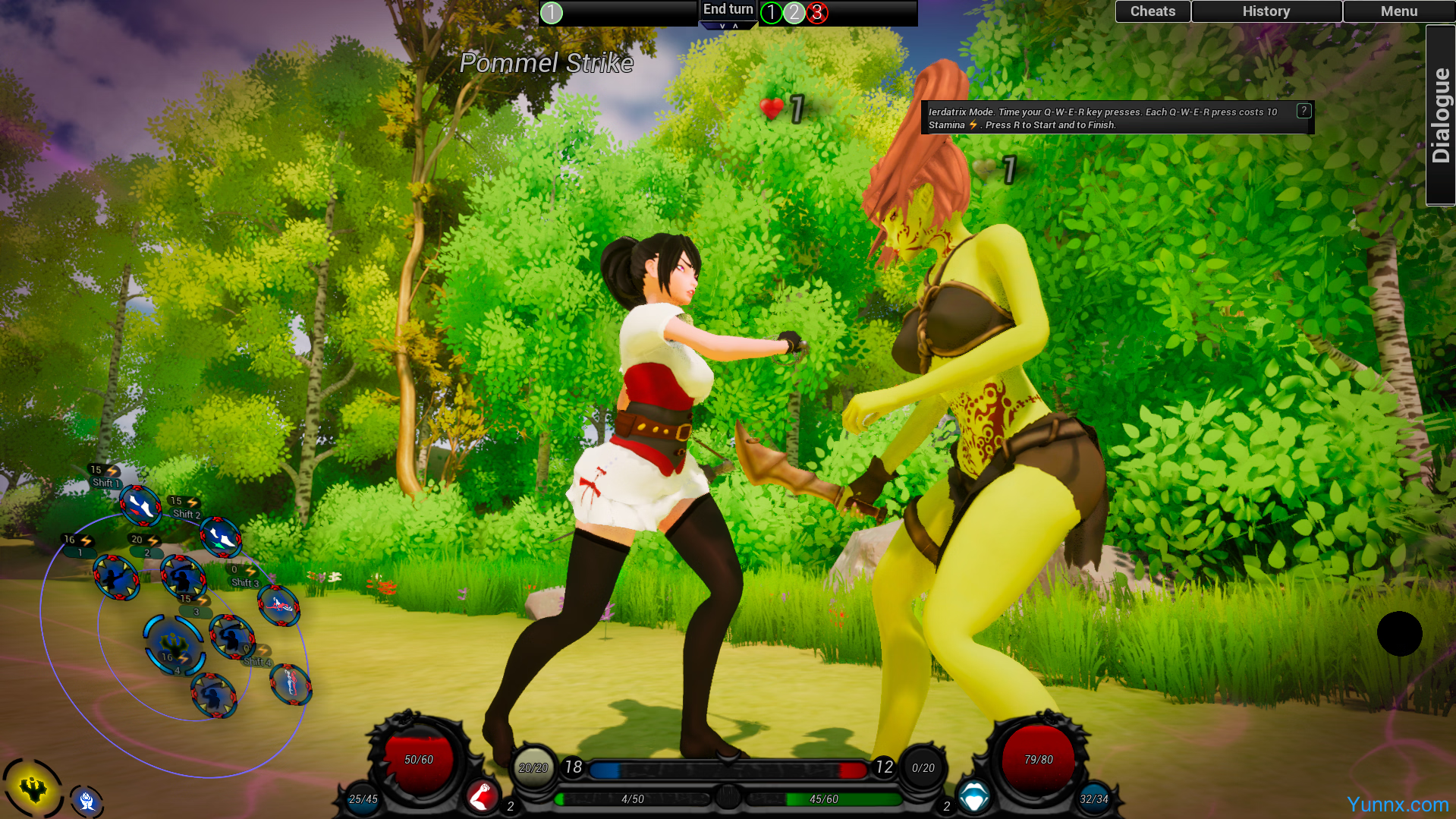Toggle the large yellow winged stance icon
1456x819 pixels.
pos(33,789)
